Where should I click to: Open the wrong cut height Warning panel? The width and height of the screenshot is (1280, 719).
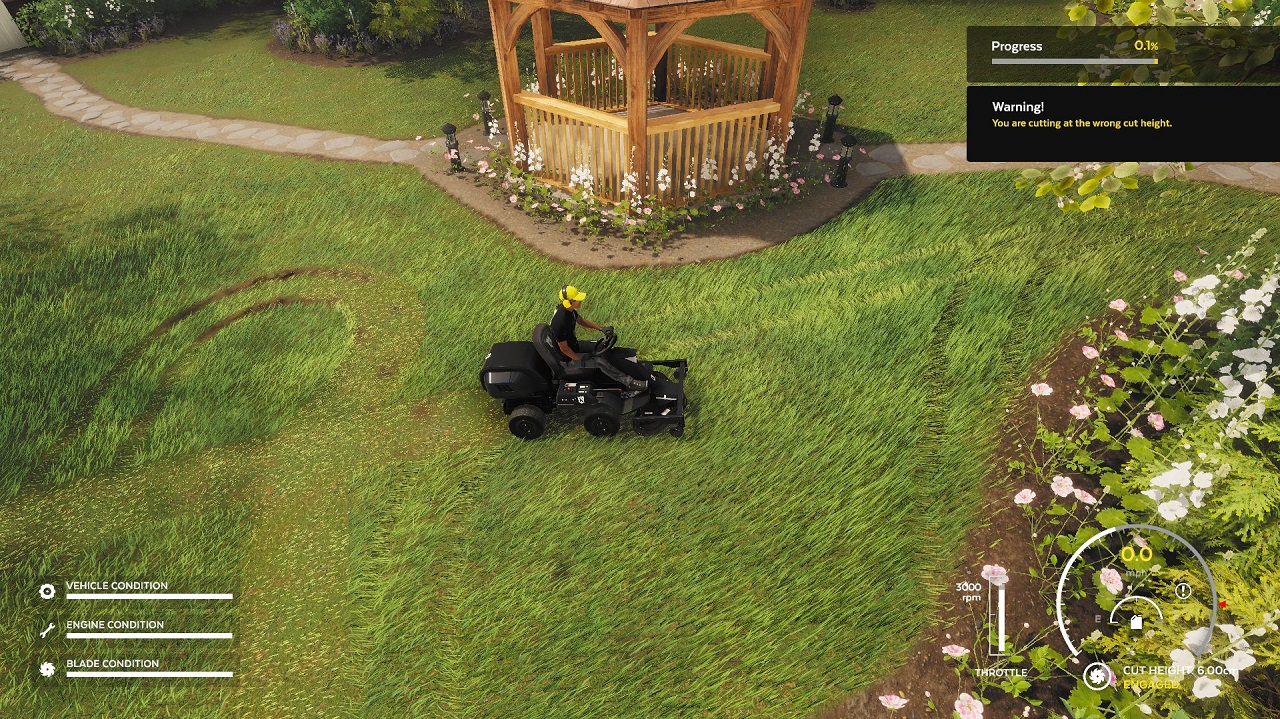coord(1122,124)
